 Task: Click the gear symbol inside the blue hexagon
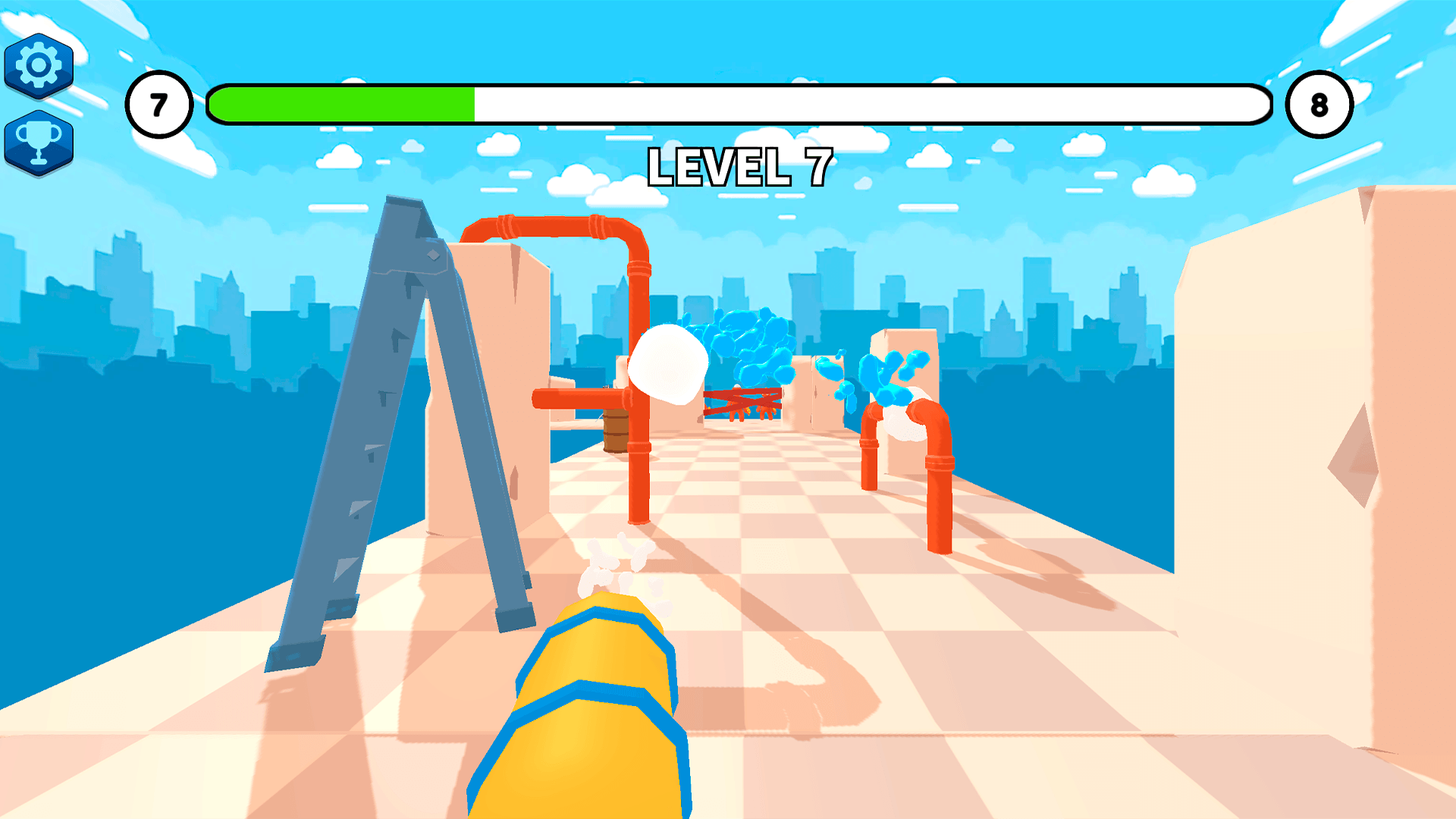39,64
